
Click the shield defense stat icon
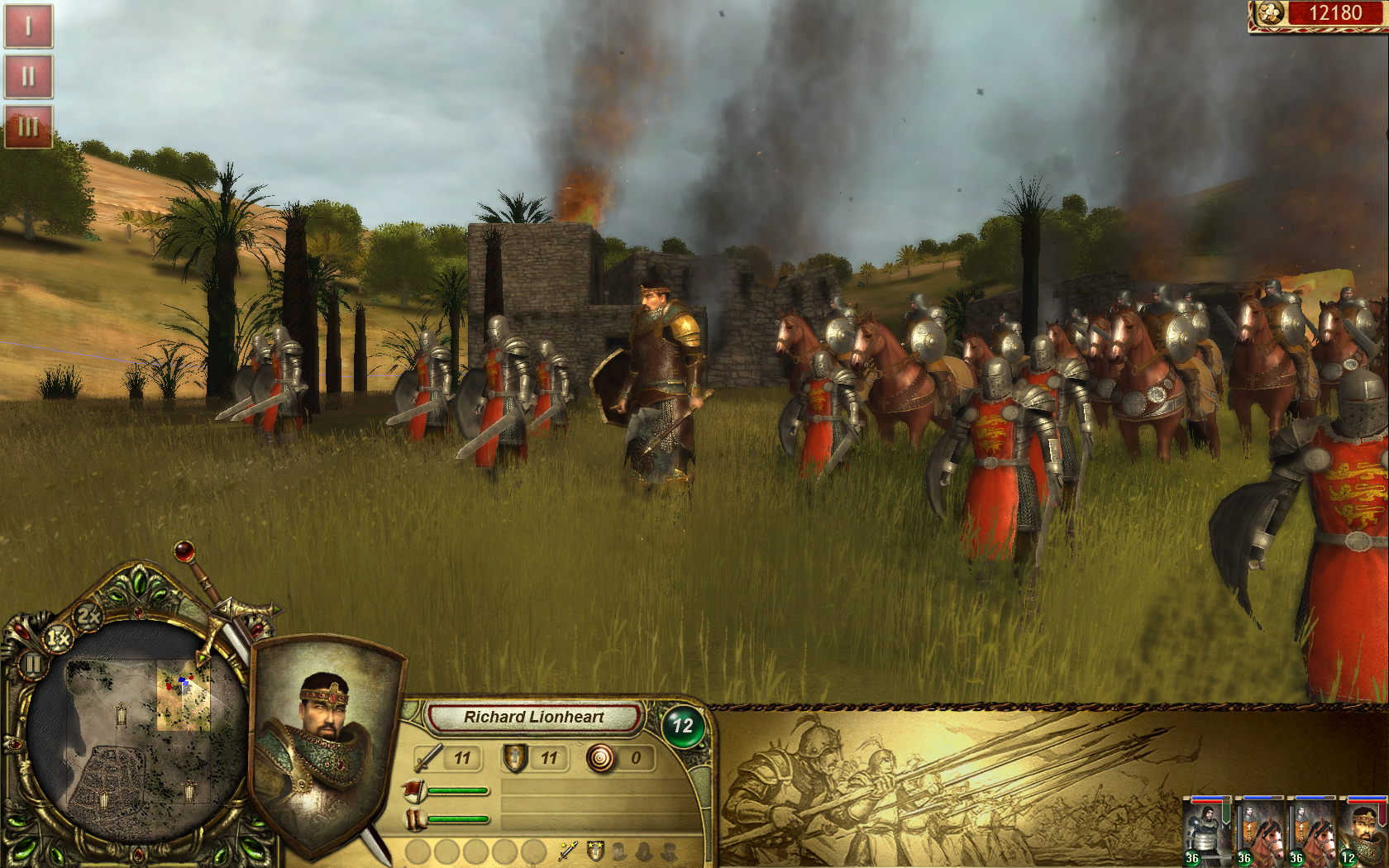[x=514, y=758]
